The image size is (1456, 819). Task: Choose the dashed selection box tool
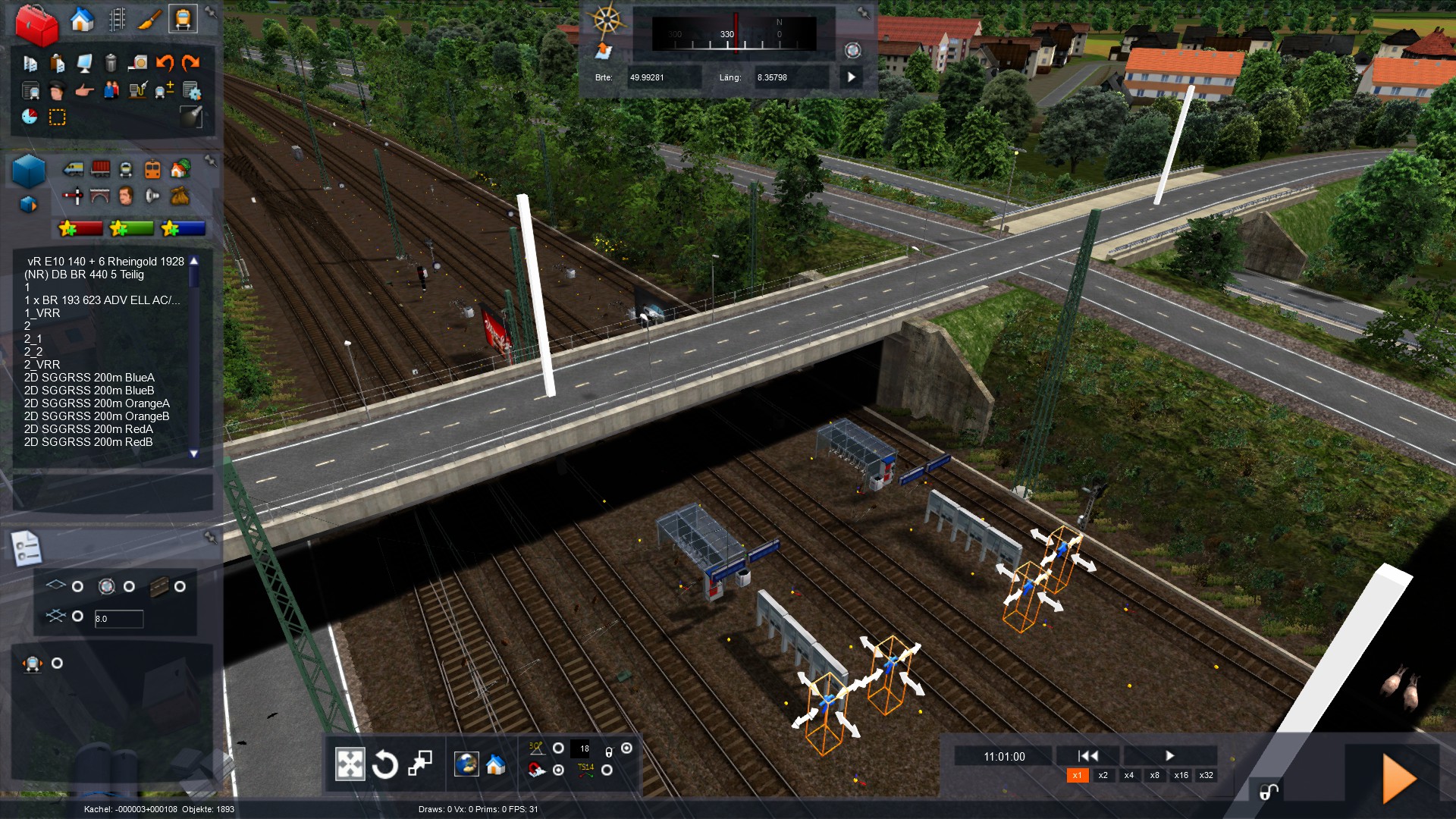click(57, 117)
